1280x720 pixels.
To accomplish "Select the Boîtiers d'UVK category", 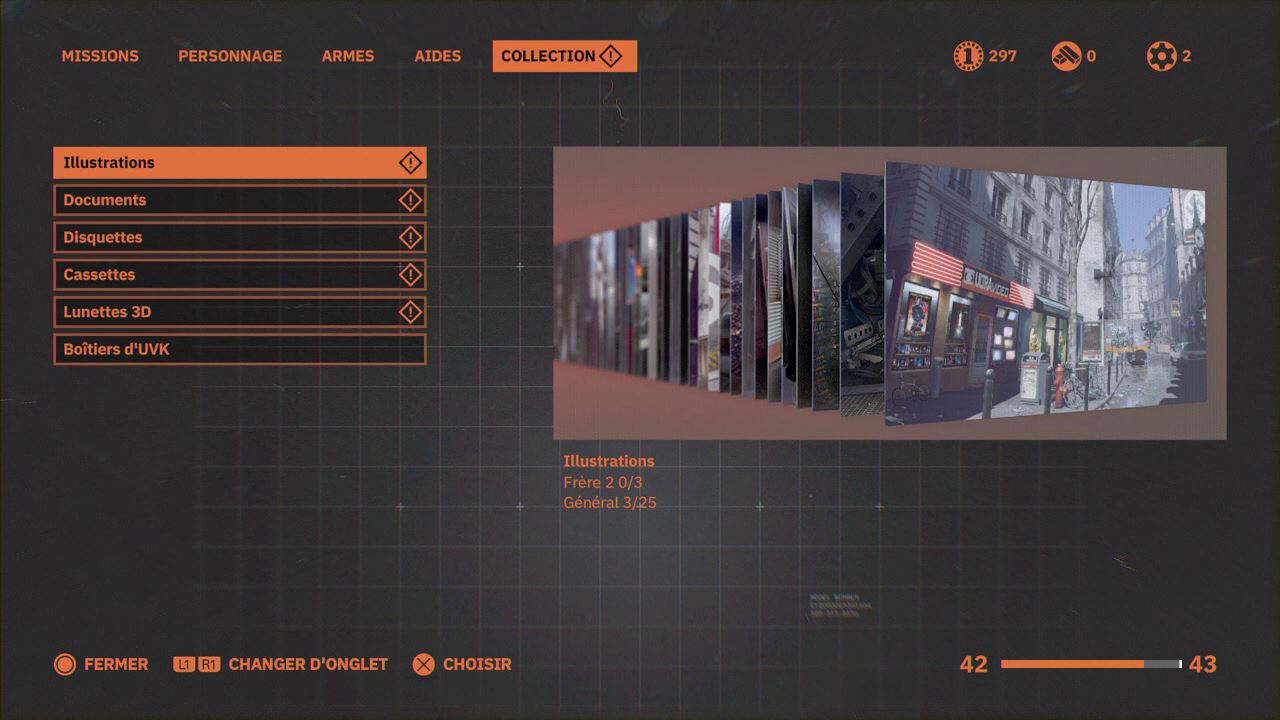I will tap(239, 349).
